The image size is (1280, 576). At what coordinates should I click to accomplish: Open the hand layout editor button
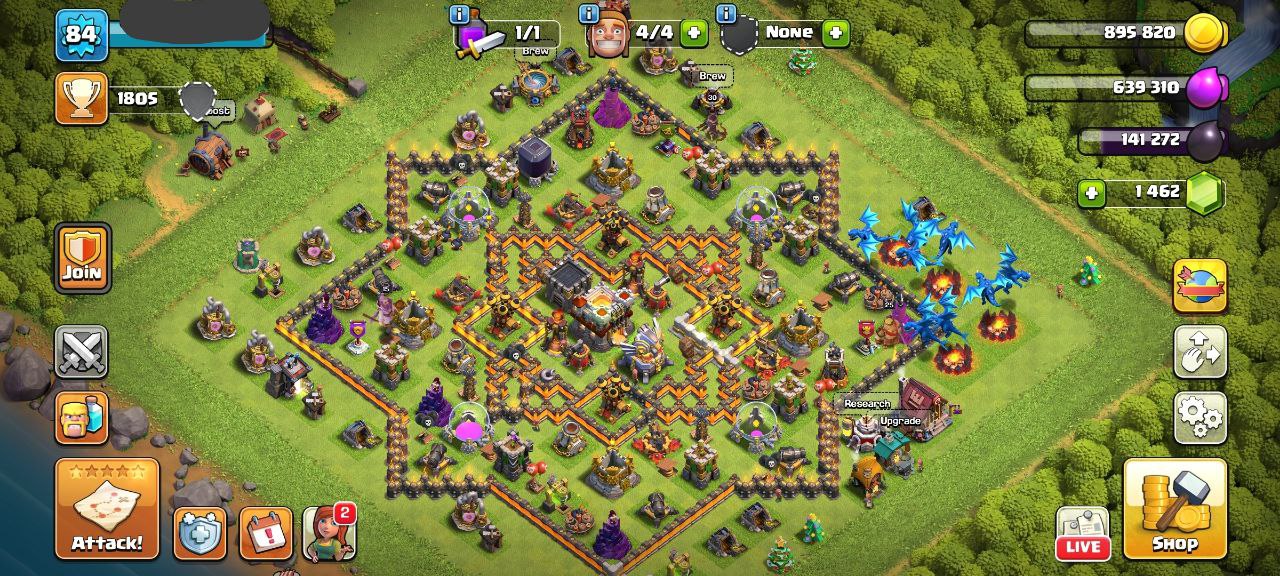click(1200, 352)
